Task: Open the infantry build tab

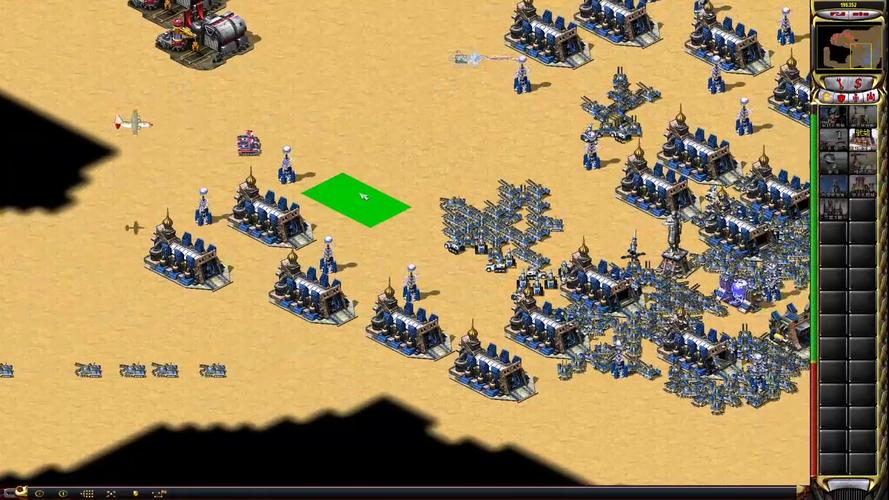Action: [855, 97]
